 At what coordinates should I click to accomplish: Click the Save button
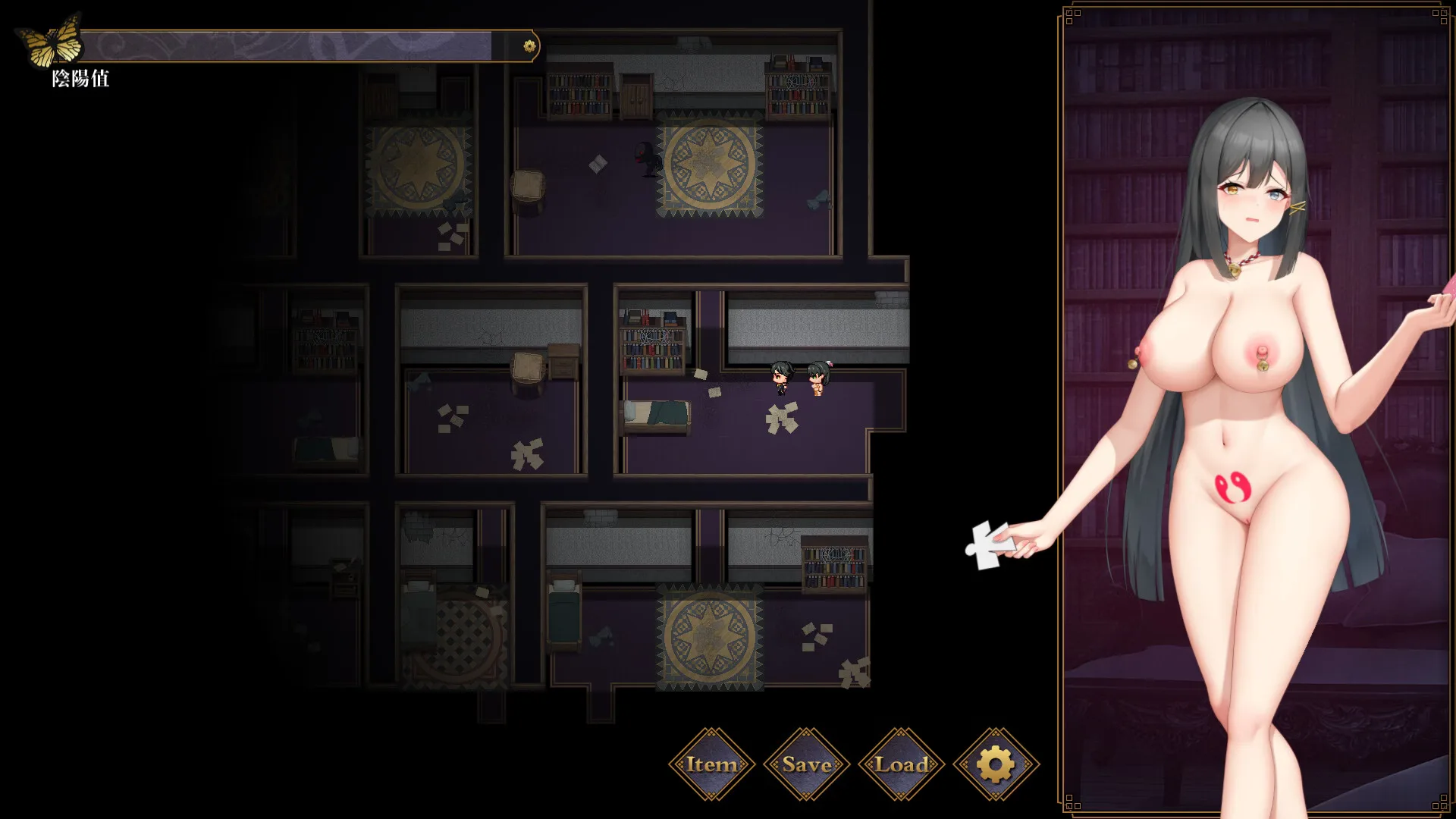(806, 764)
